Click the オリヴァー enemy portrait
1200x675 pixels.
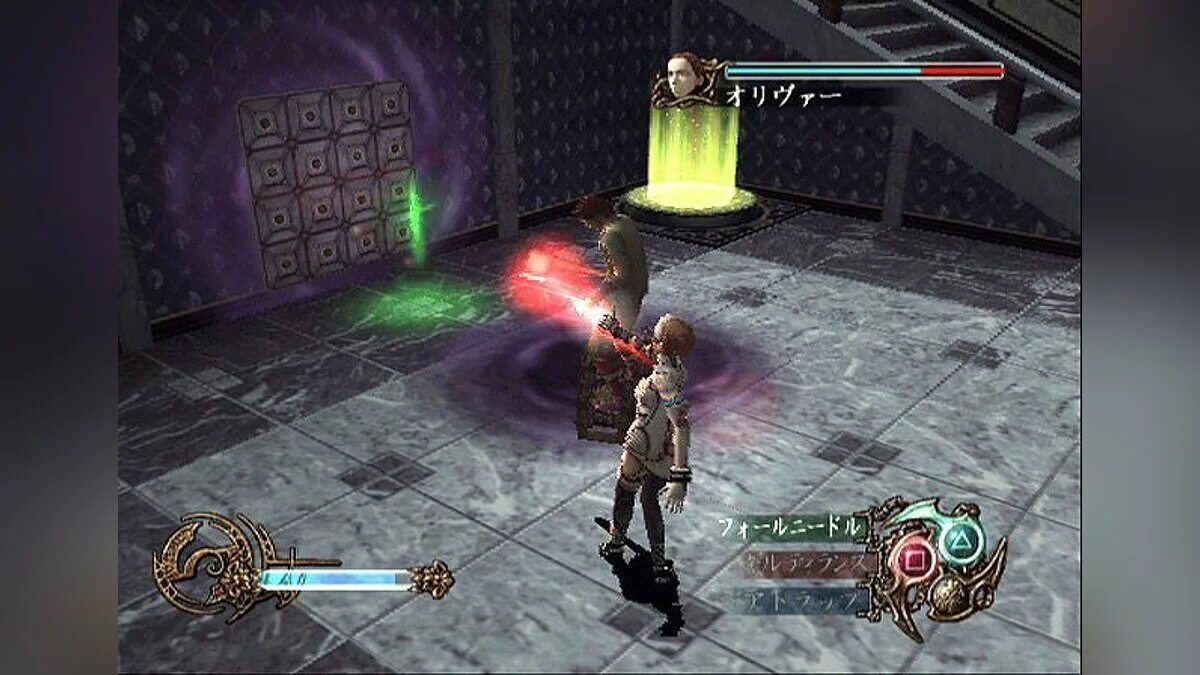[686, 76]
